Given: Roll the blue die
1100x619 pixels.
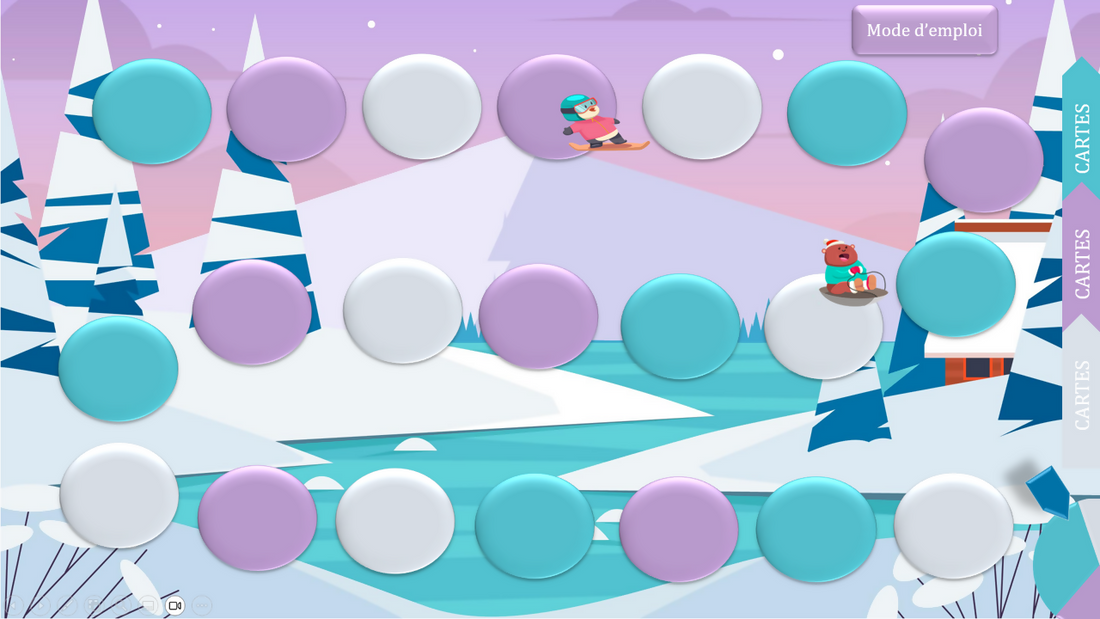Looking at the screenshot, I should pos(1049,491).
